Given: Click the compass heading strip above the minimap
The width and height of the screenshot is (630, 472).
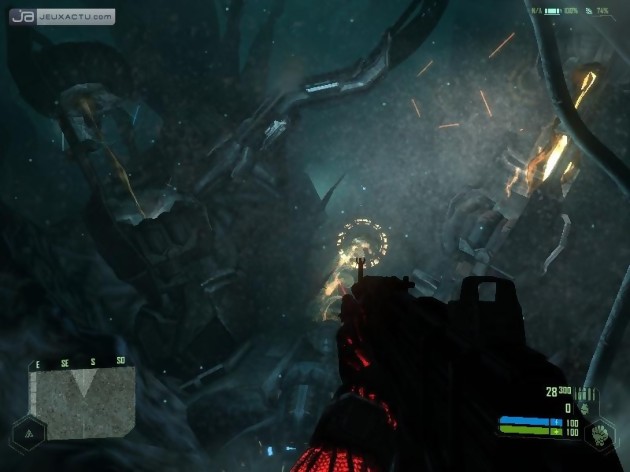Looking at the screenshot, I should point(84,361).
